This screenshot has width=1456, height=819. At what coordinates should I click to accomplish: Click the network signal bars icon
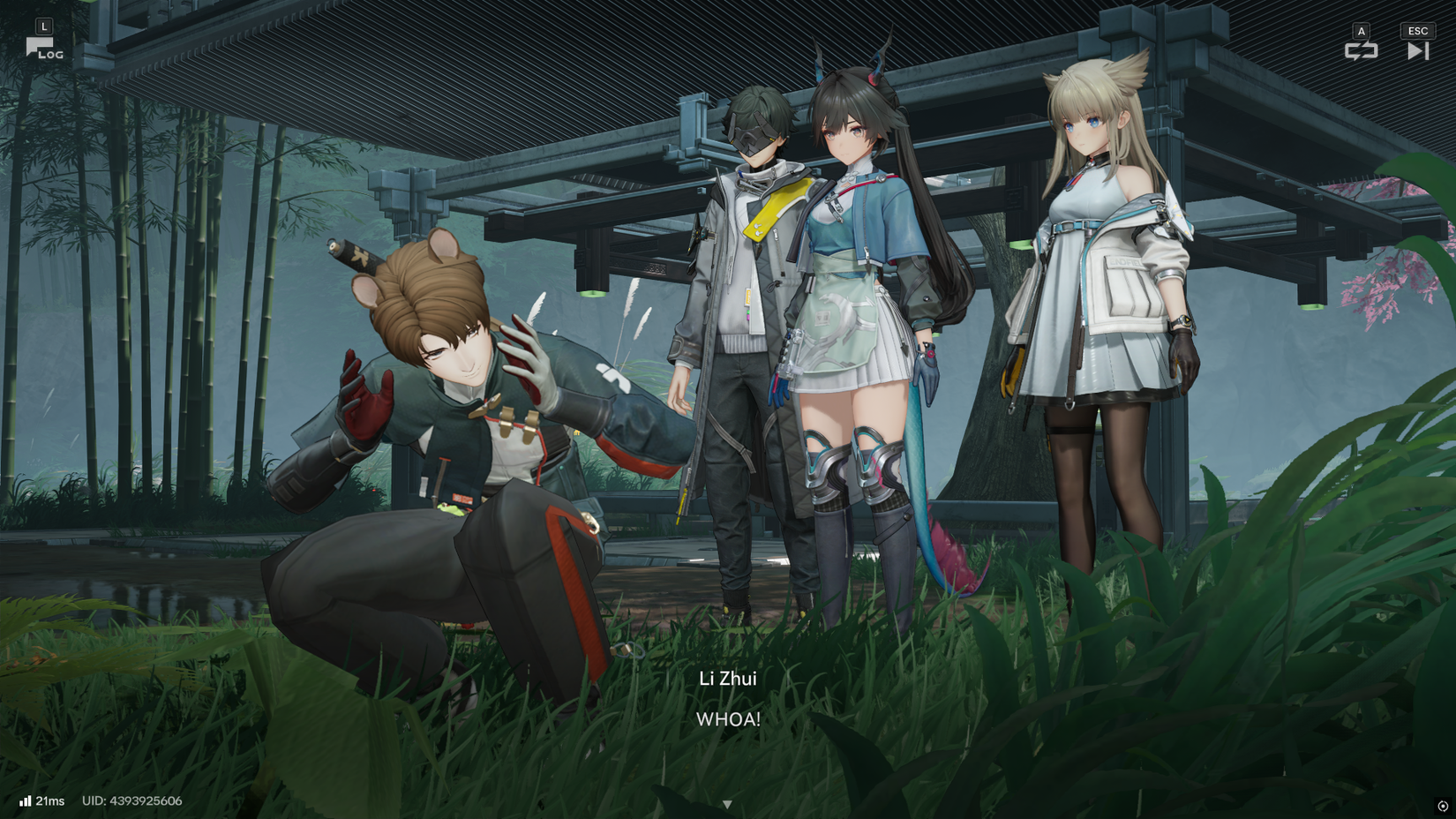[x=26, y=801]
